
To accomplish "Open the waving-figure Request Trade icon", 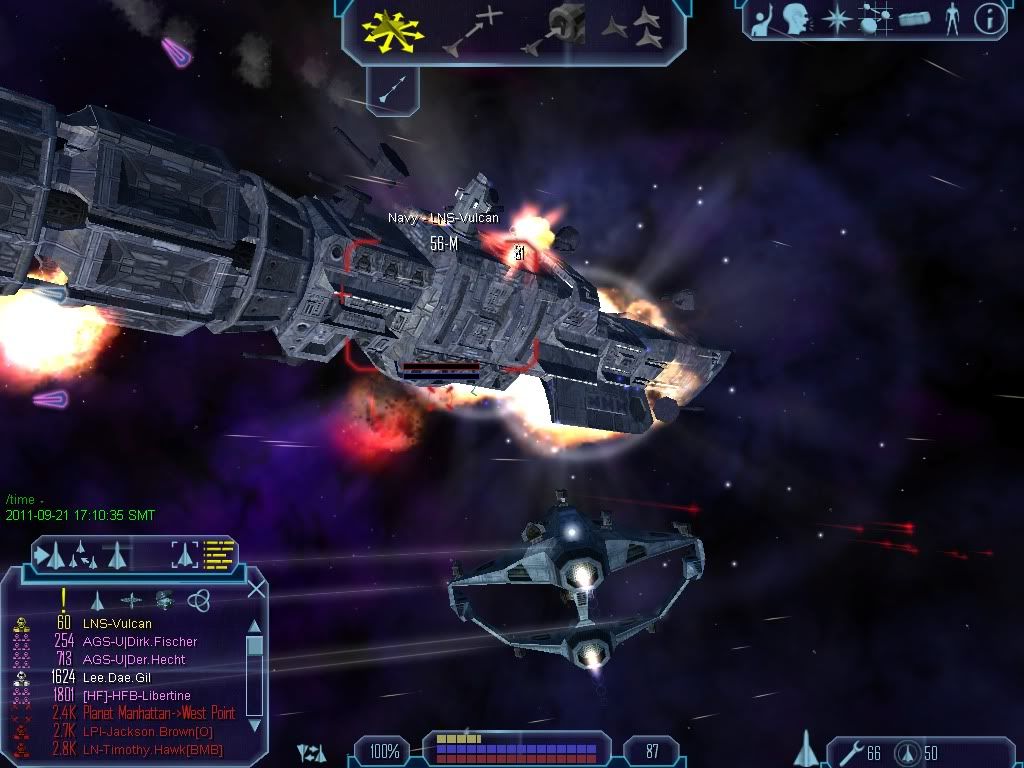I will [x=764, y=20].
